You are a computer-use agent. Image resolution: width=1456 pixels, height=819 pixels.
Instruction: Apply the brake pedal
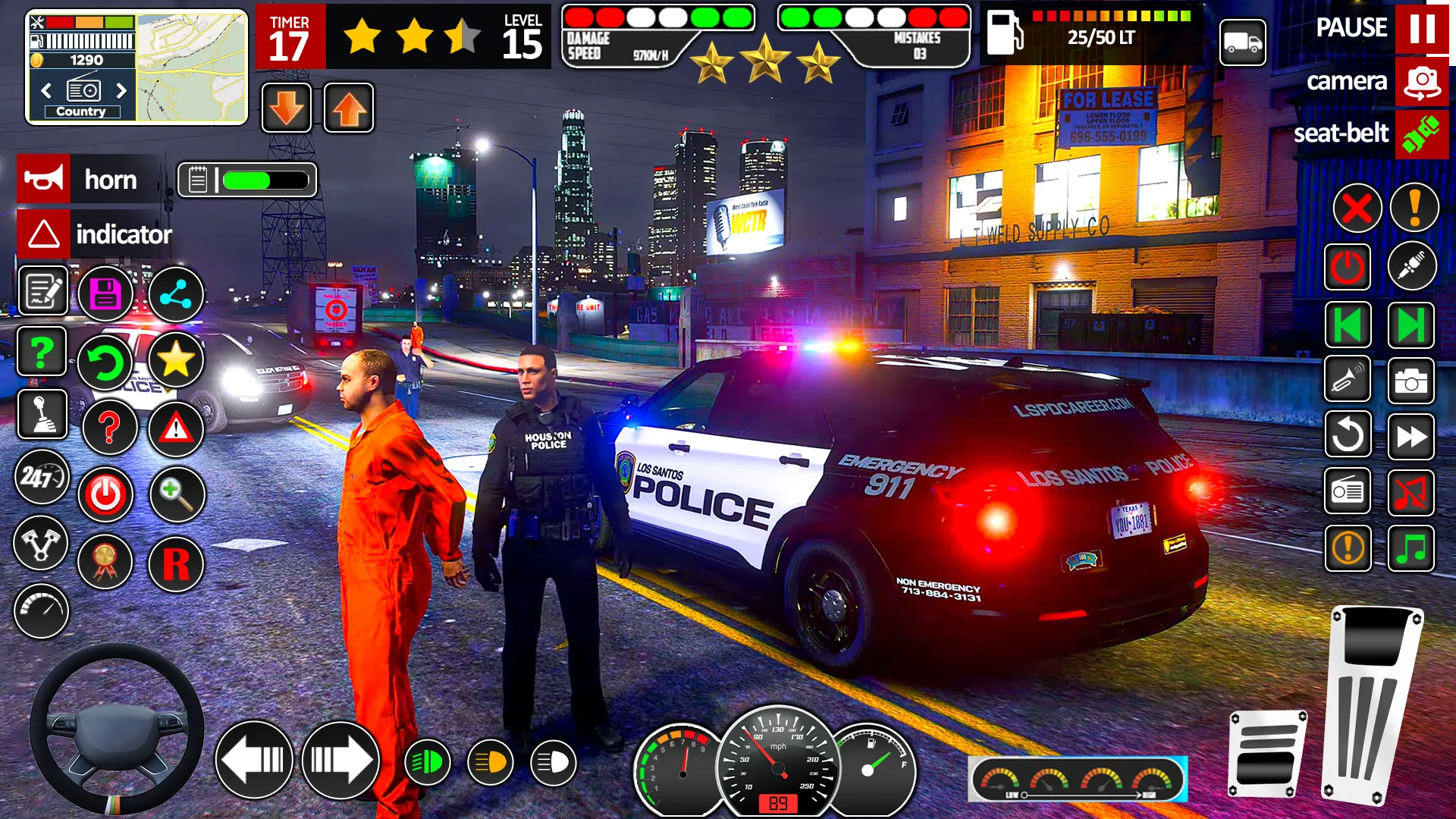[1267, 754]
